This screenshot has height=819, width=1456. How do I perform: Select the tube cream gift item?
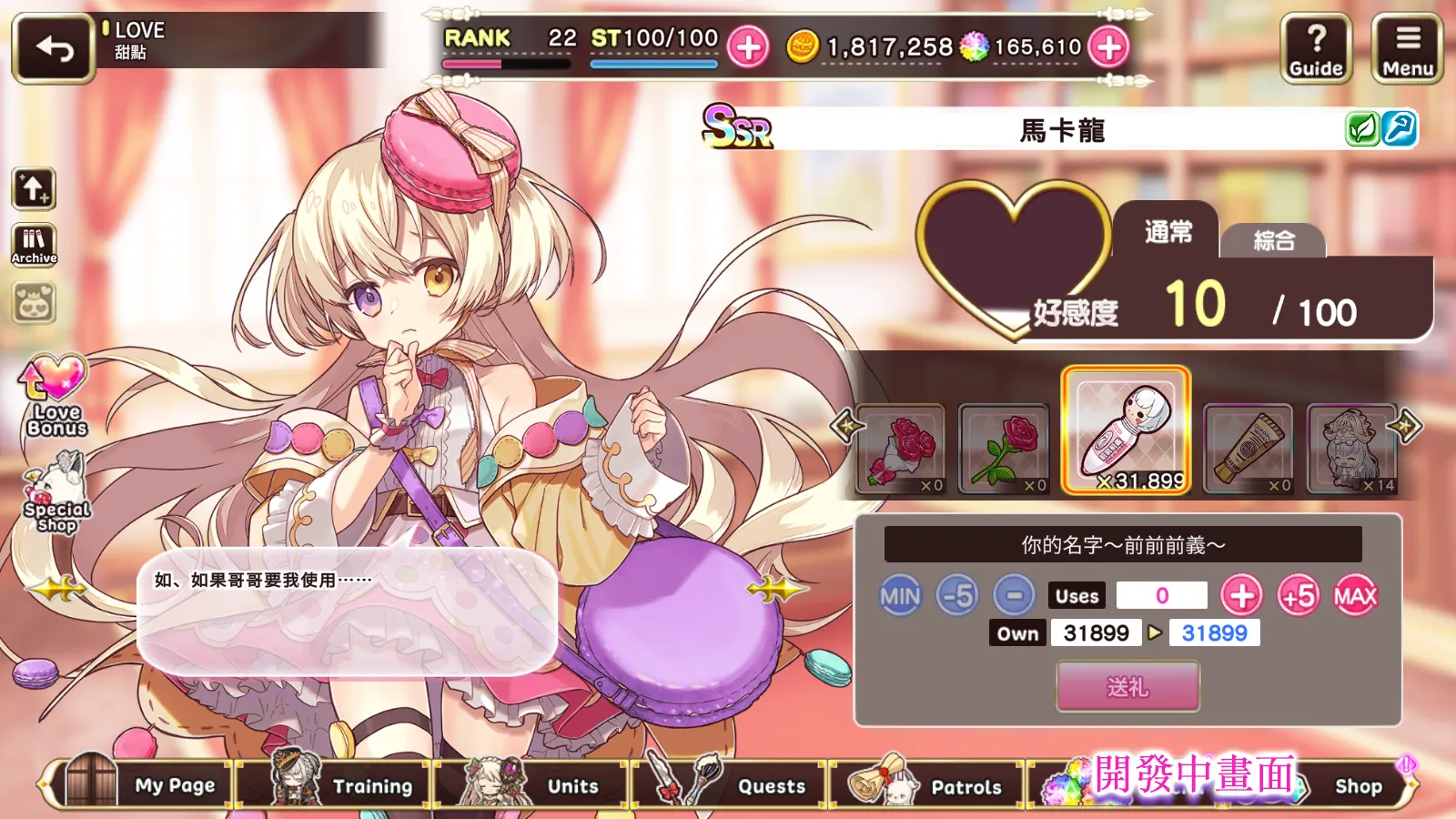pyautogui.click(x=1248, y=450)
